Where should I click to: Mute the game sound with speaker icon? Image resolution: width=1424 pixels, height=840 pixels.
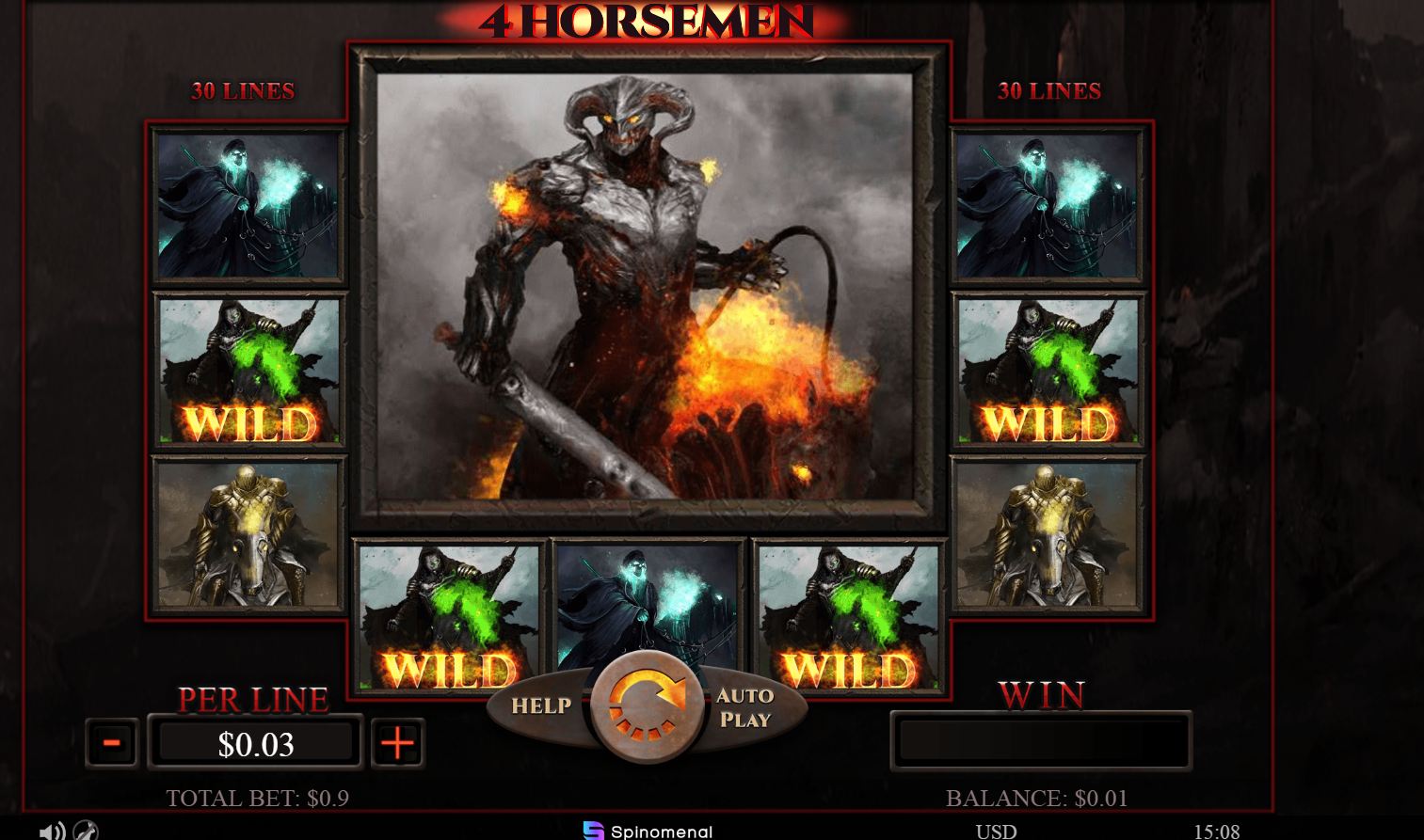coord(52,832)
